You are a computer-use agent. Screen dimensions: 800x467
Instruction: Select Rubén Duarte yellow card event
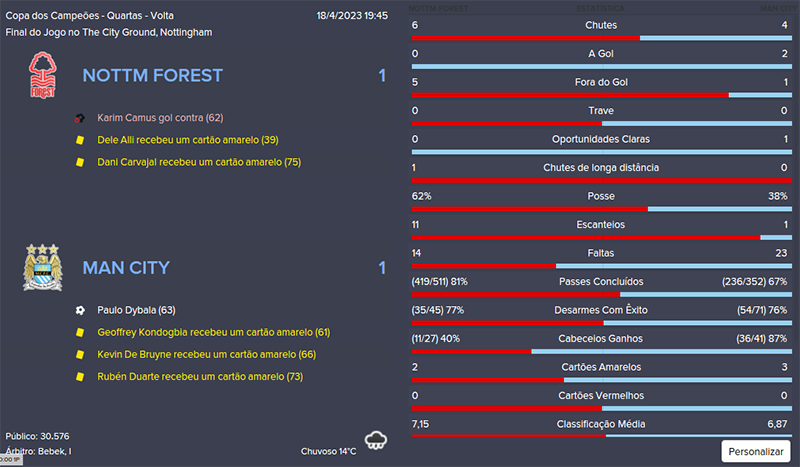point(199,376)
